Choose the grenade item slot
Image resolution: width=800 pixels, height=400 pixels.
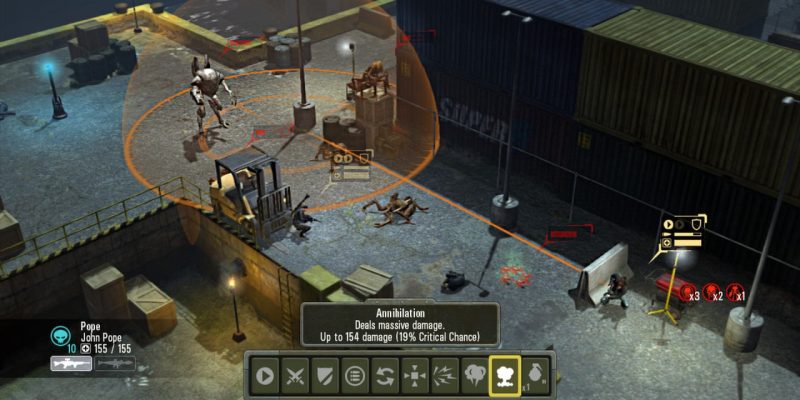[534, 375]
